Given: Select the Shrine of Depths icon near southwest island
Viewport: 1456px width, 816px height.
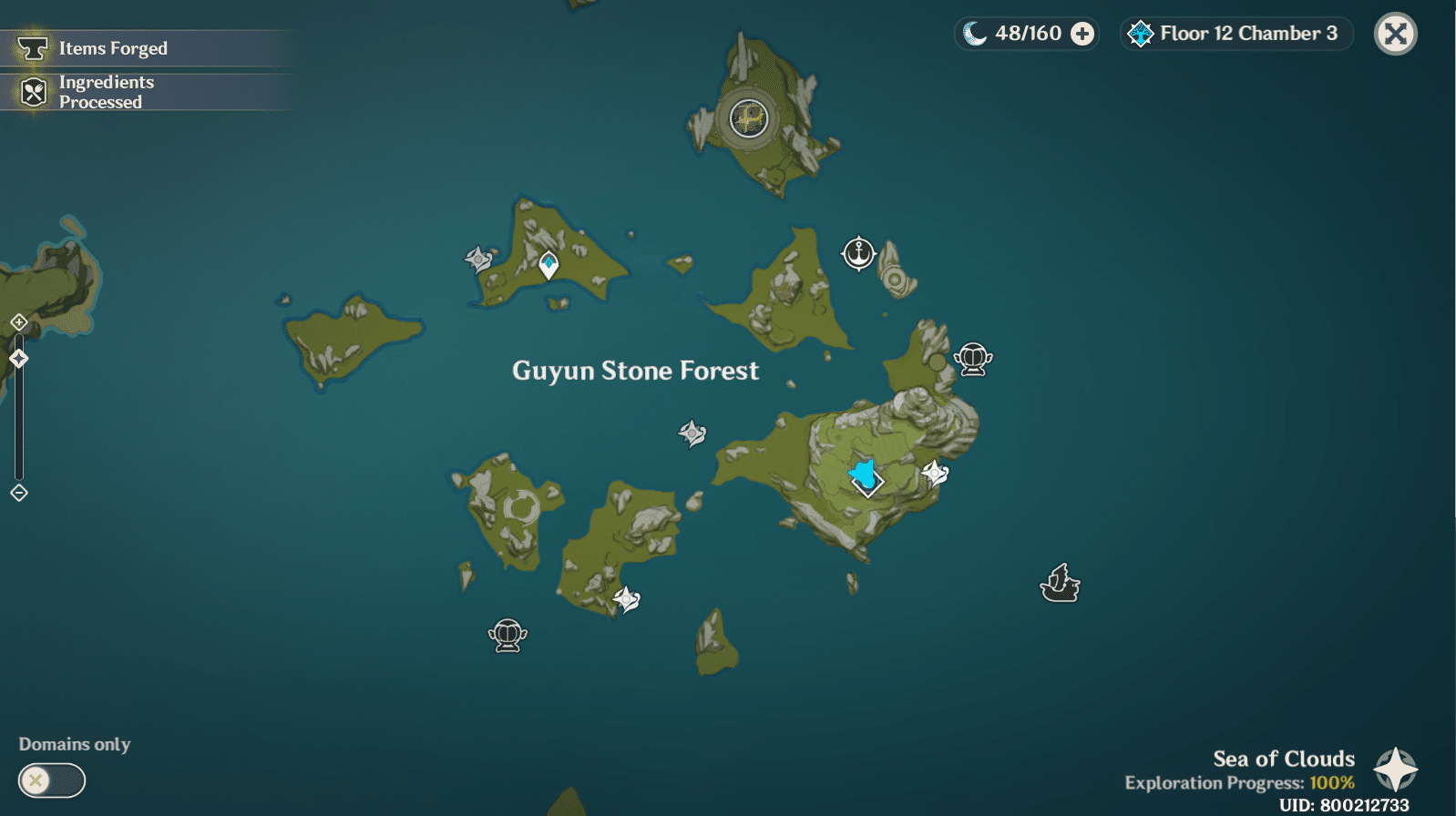Looking at the screenshot, I should tap(509, 636).
